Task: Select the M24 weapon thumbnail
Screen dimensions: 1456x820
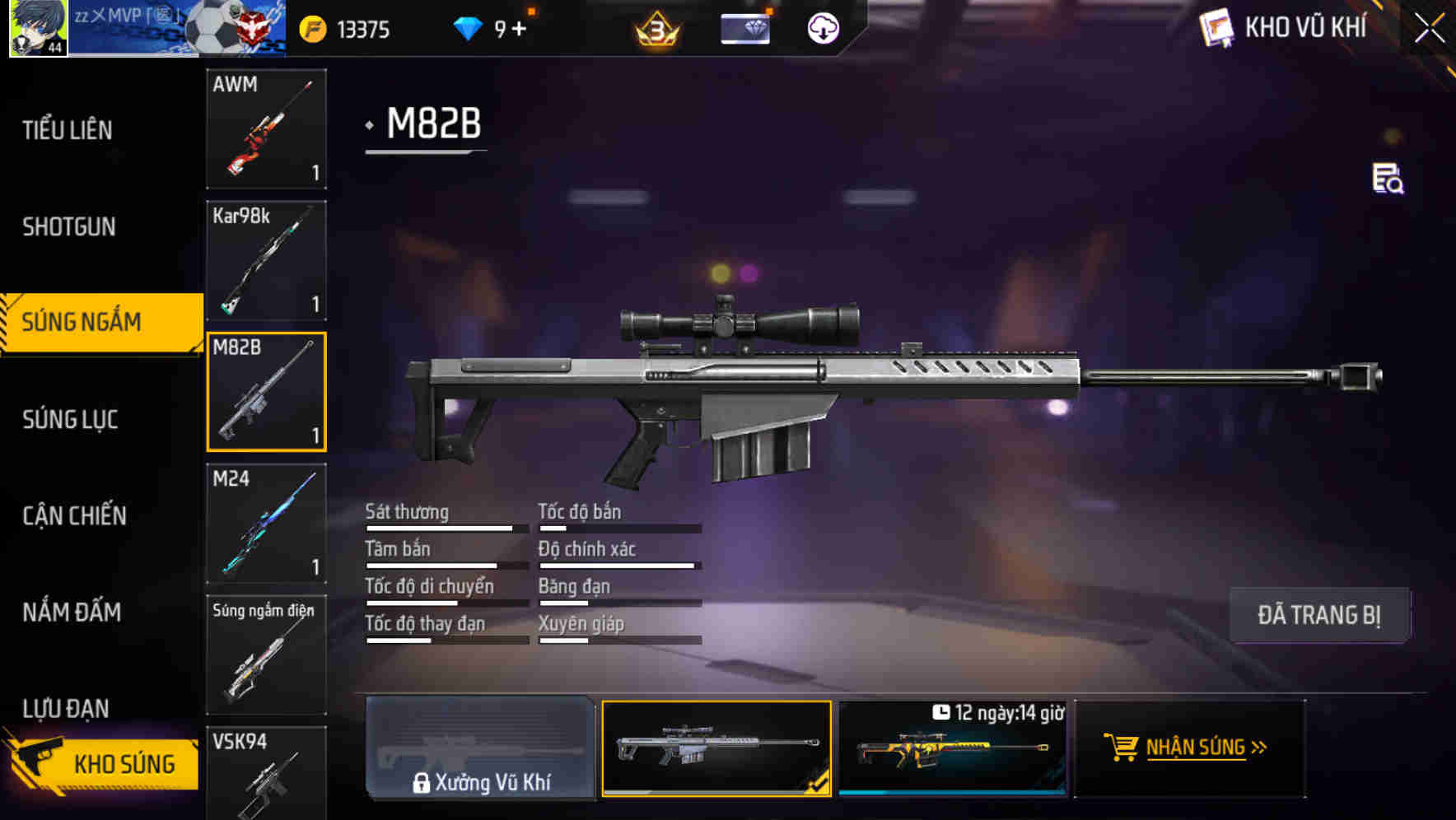Action: [x=265, y=522]
